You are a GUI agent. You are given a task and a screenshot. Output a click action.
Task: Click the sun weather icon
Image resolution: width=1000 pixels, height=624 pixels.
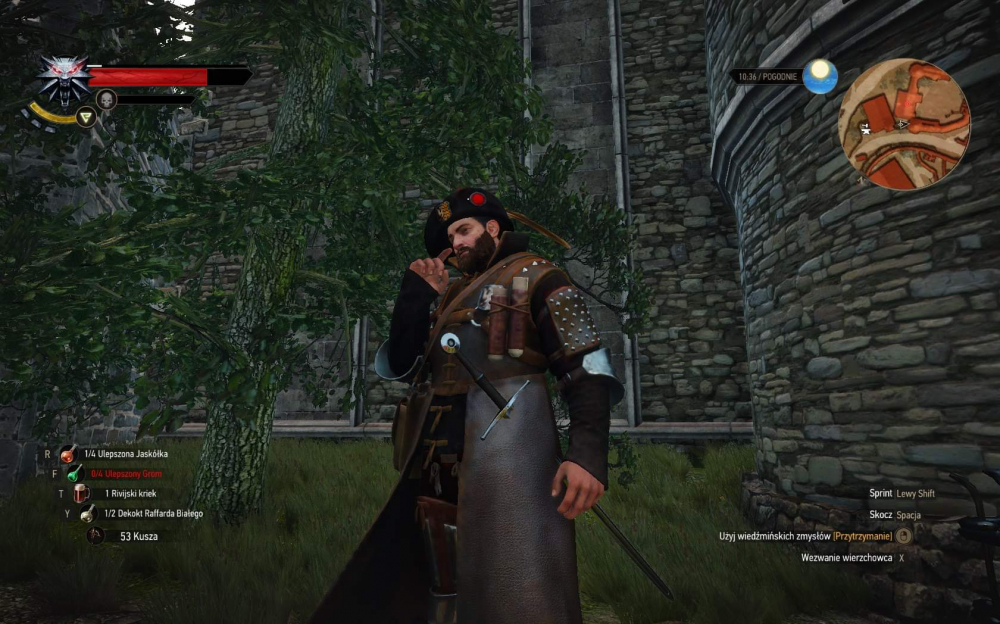pos(820,76)
